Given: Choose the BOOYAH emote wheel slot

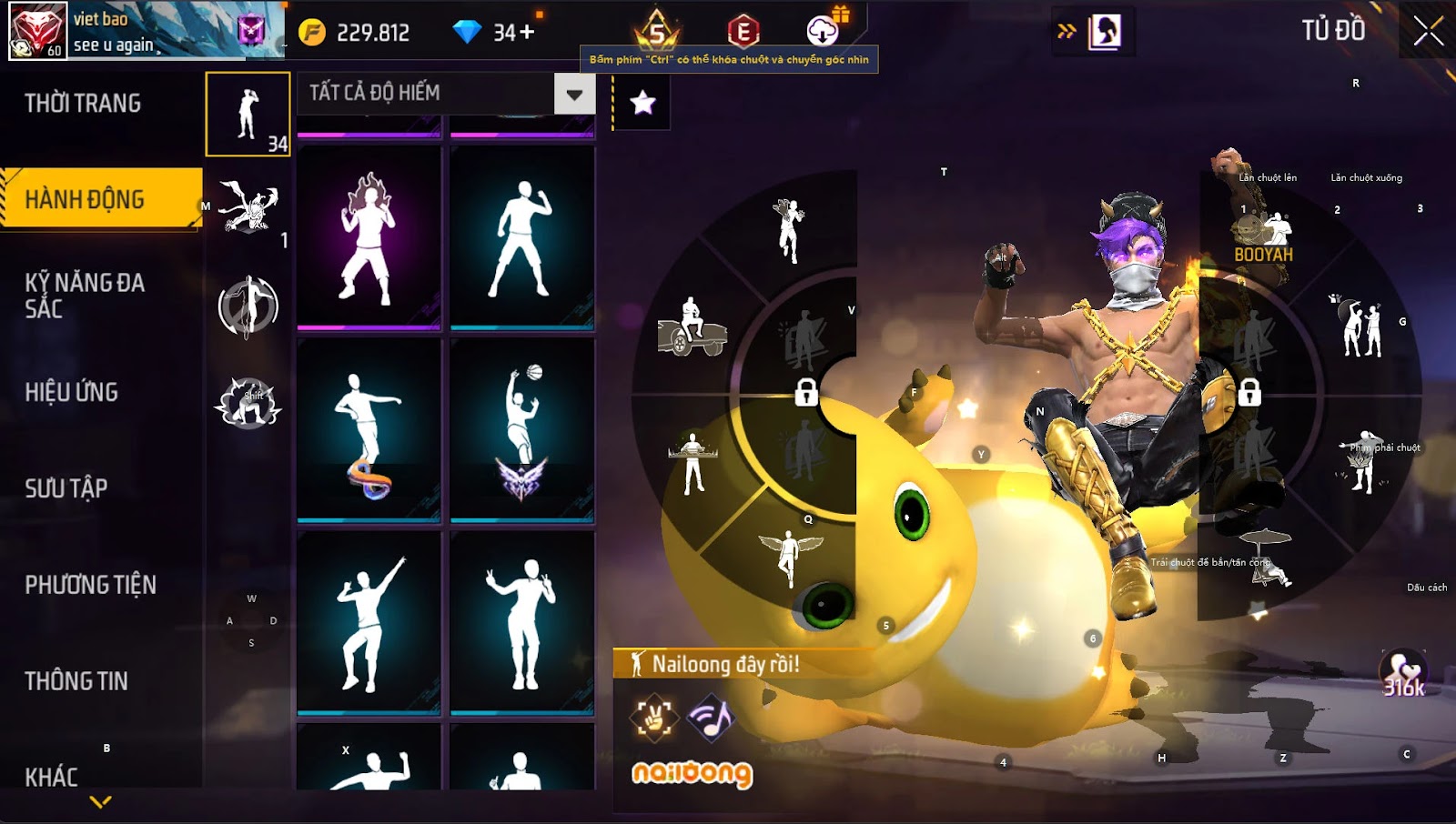Looking at the screenshot, I should click(1263, 238).
